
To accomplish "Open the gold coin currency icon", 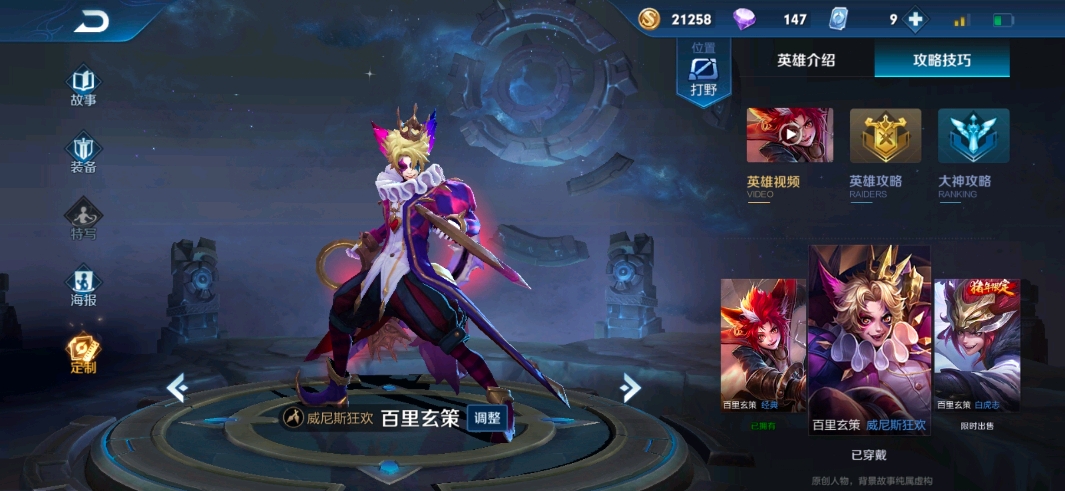I will 649,19.
